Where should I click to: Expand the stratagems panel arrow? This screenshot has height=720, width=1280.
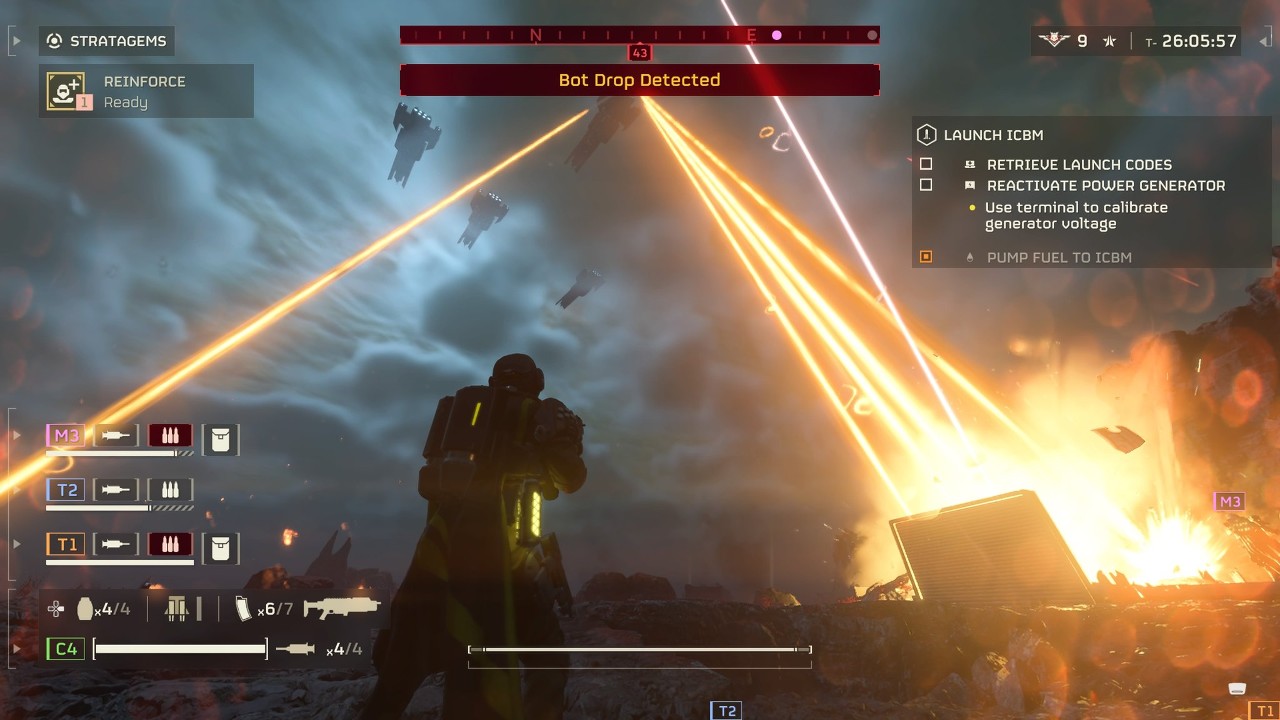(15, 41)
